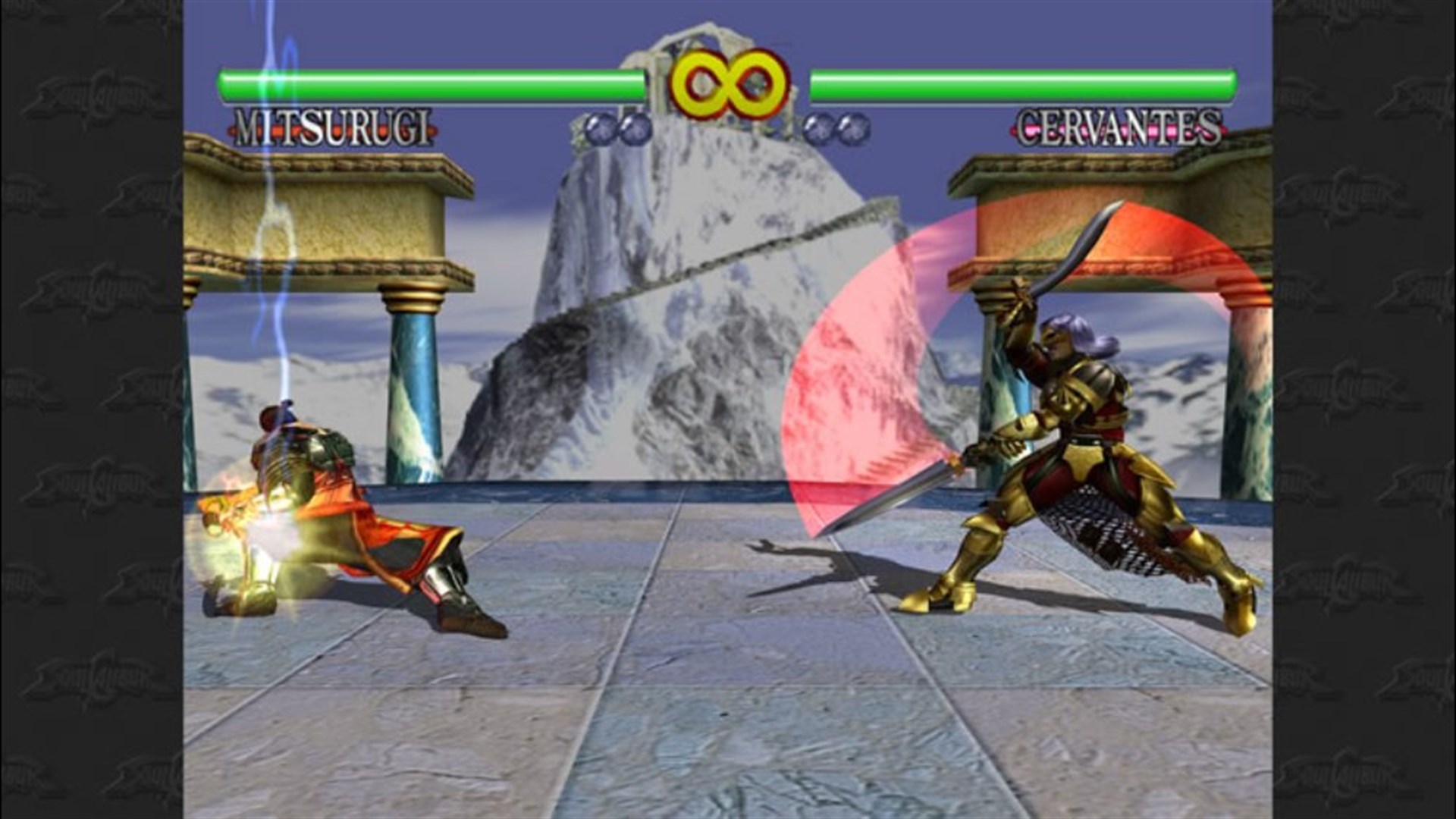Click the second round orb under Cervantes' bar
This screenshot has height=819, width=1456.
coord(849,129)
